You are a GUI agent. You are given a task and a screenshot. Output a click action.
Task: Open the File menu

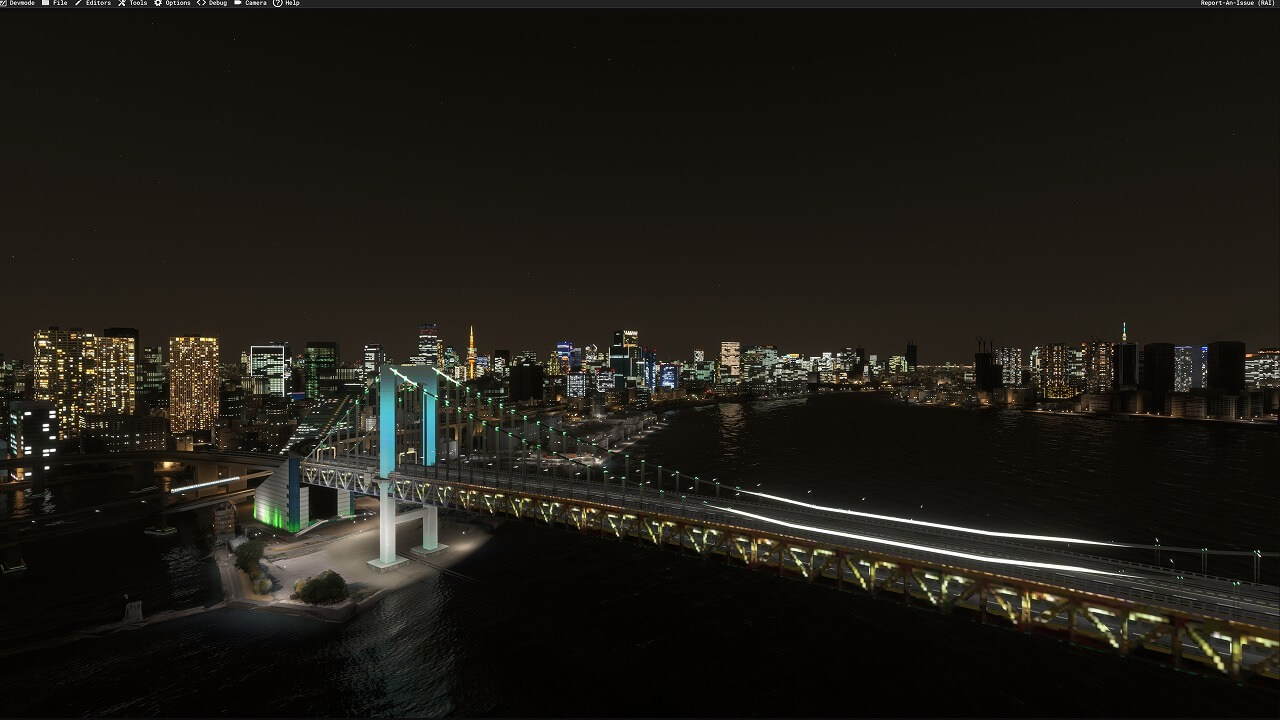pos(59,3)
